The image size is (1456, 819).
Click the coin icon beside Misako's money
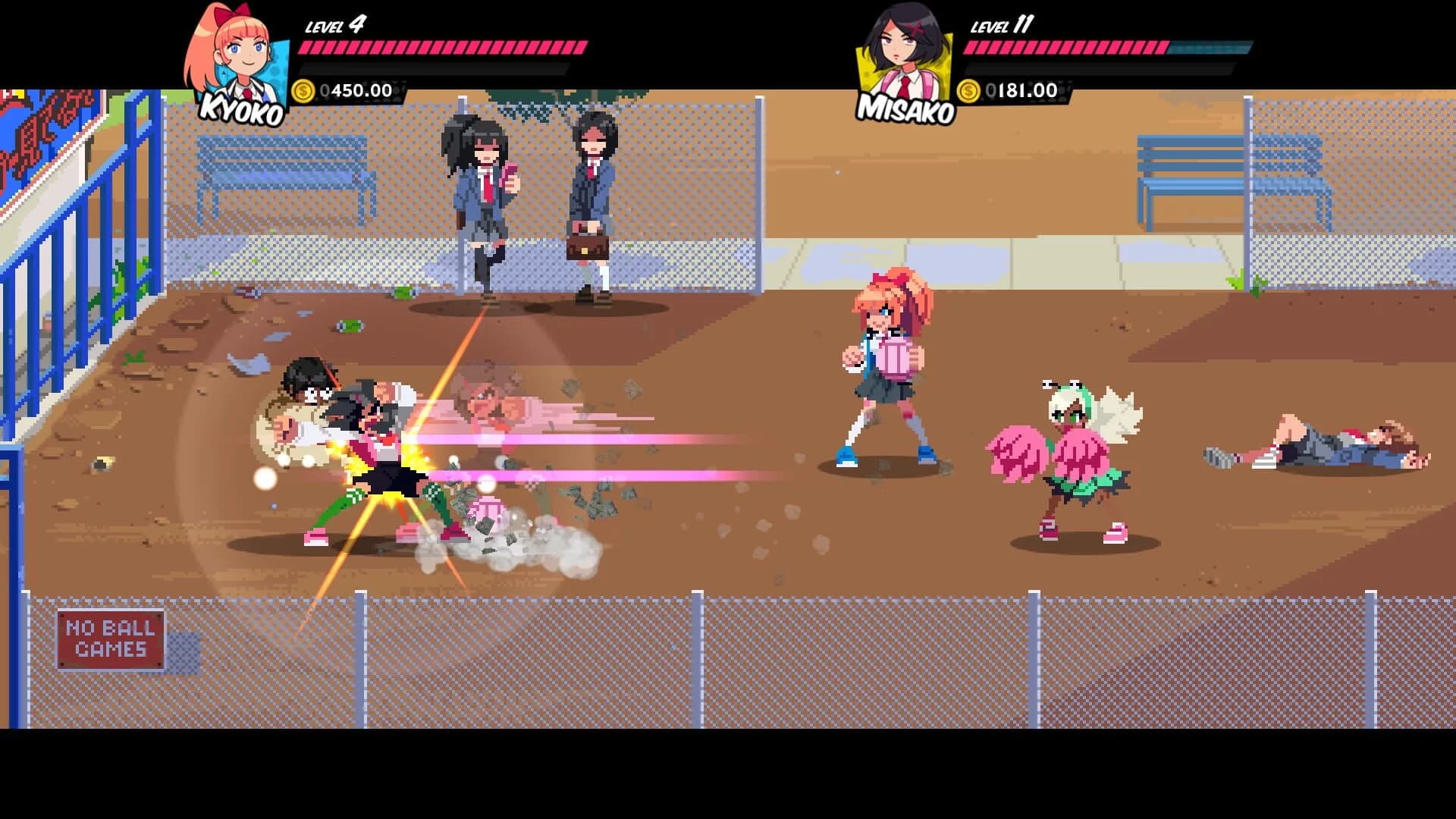(x=969, y=92)
